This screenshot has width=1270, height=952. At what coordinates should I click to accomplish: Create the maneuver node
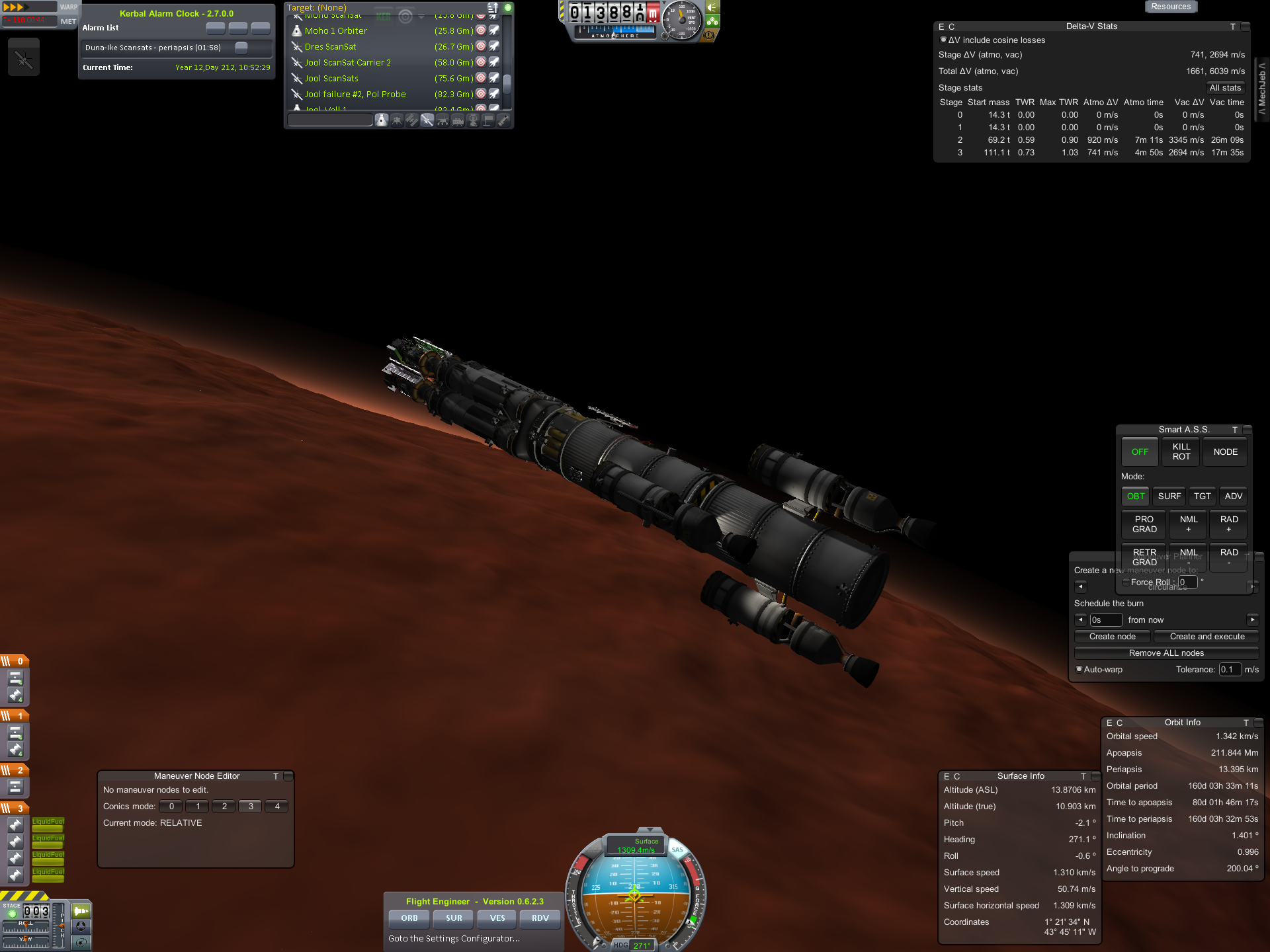1113,637
